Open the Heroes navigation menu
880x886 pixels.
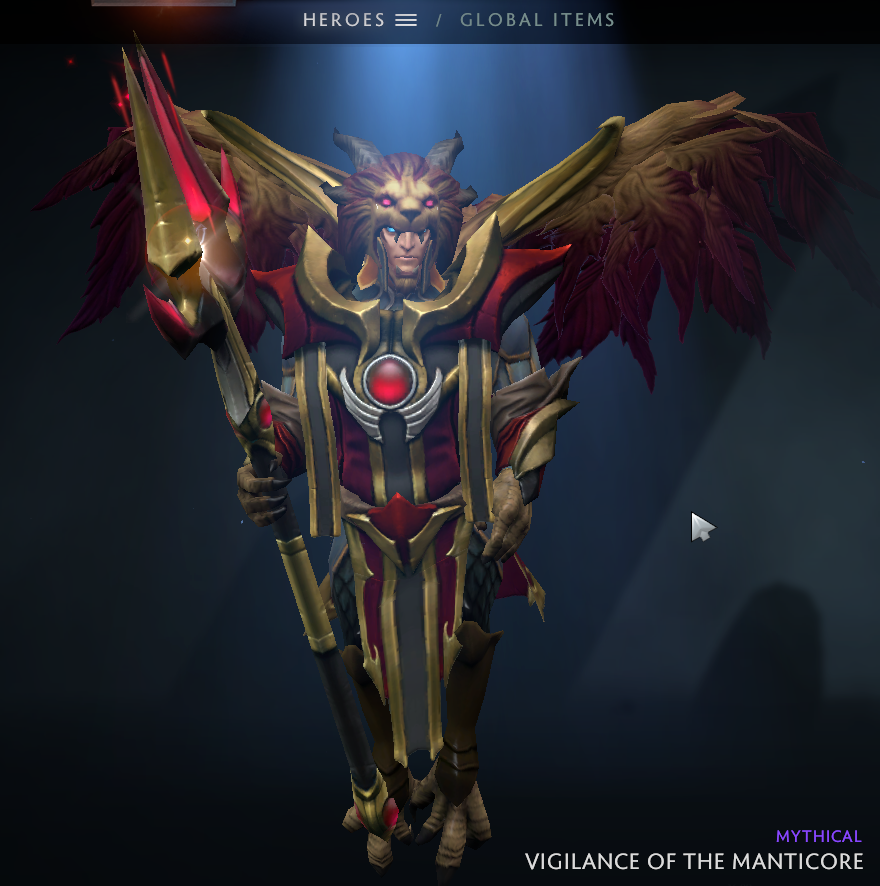pos(360,20)
